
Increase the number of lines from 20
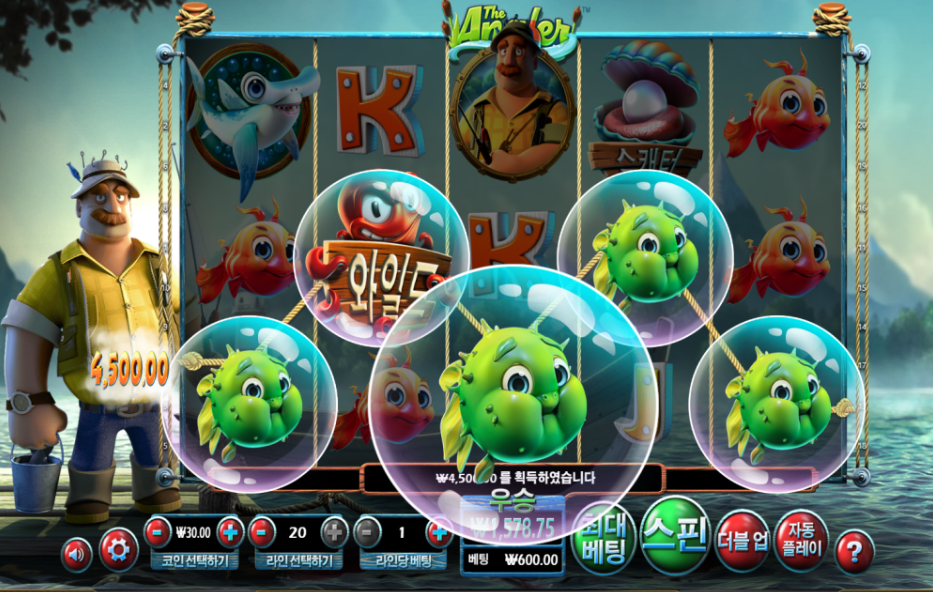335,531
